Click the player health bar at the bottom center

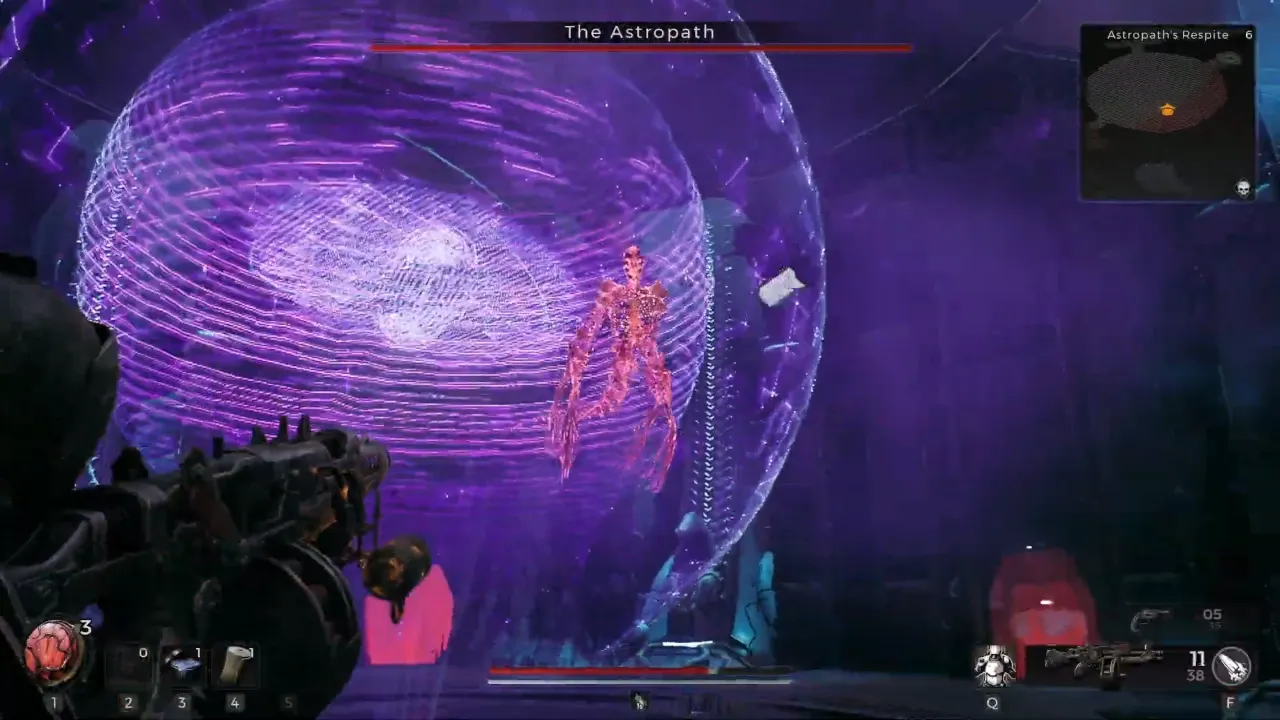pyautogui.click(x=600, y=671)
